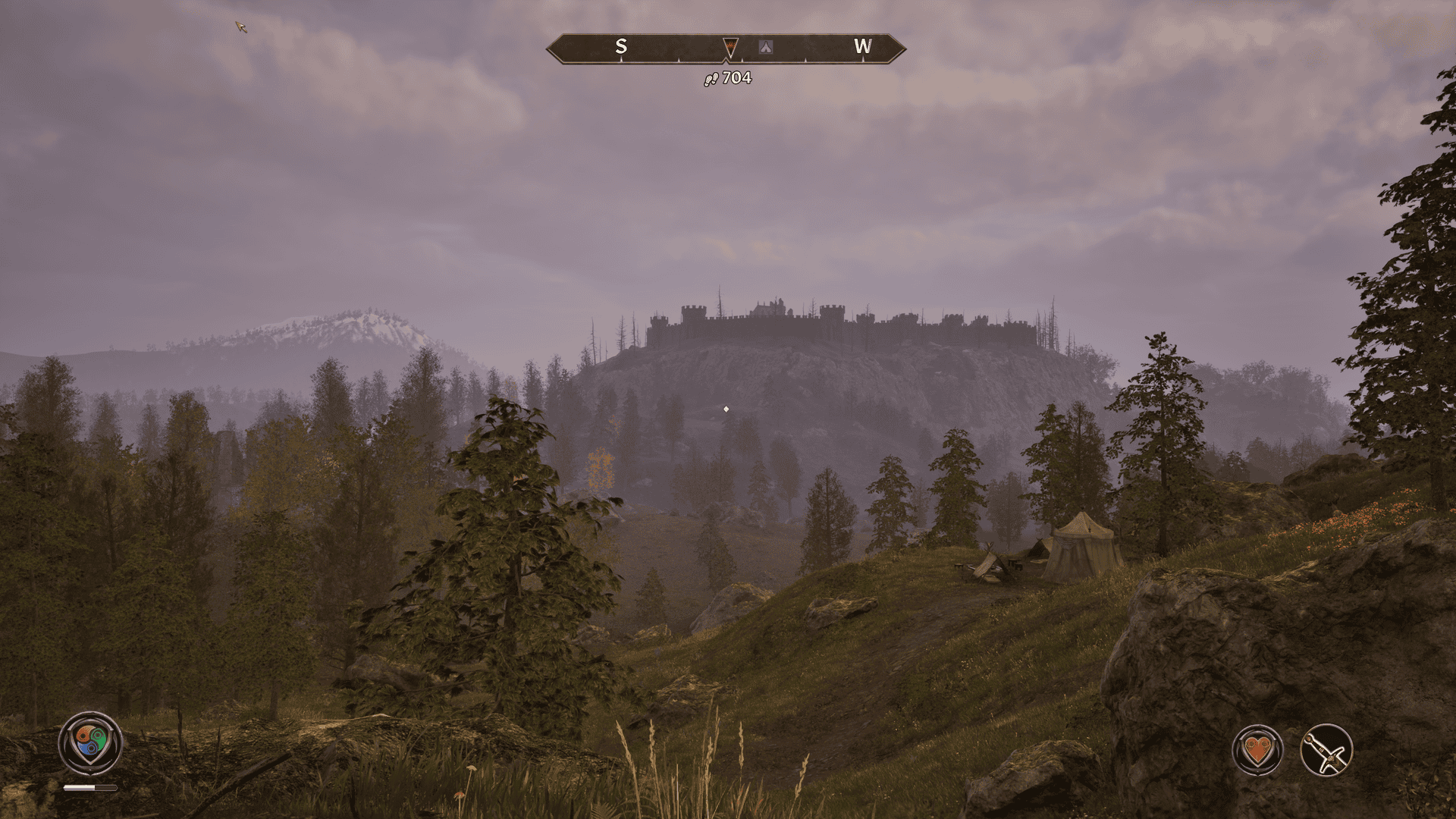Viewport: 1456px width, 819px height.
Task: Click the white diamond waypoint in the landscape
Action: pos(726,409)
